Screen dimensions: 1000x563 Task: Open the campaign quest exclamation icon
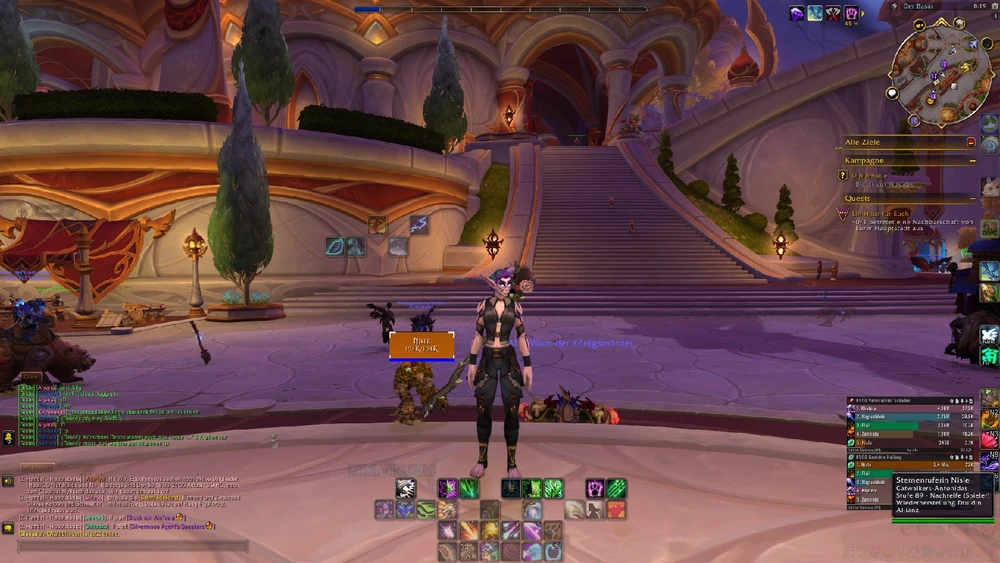click(x=843, y=175)
